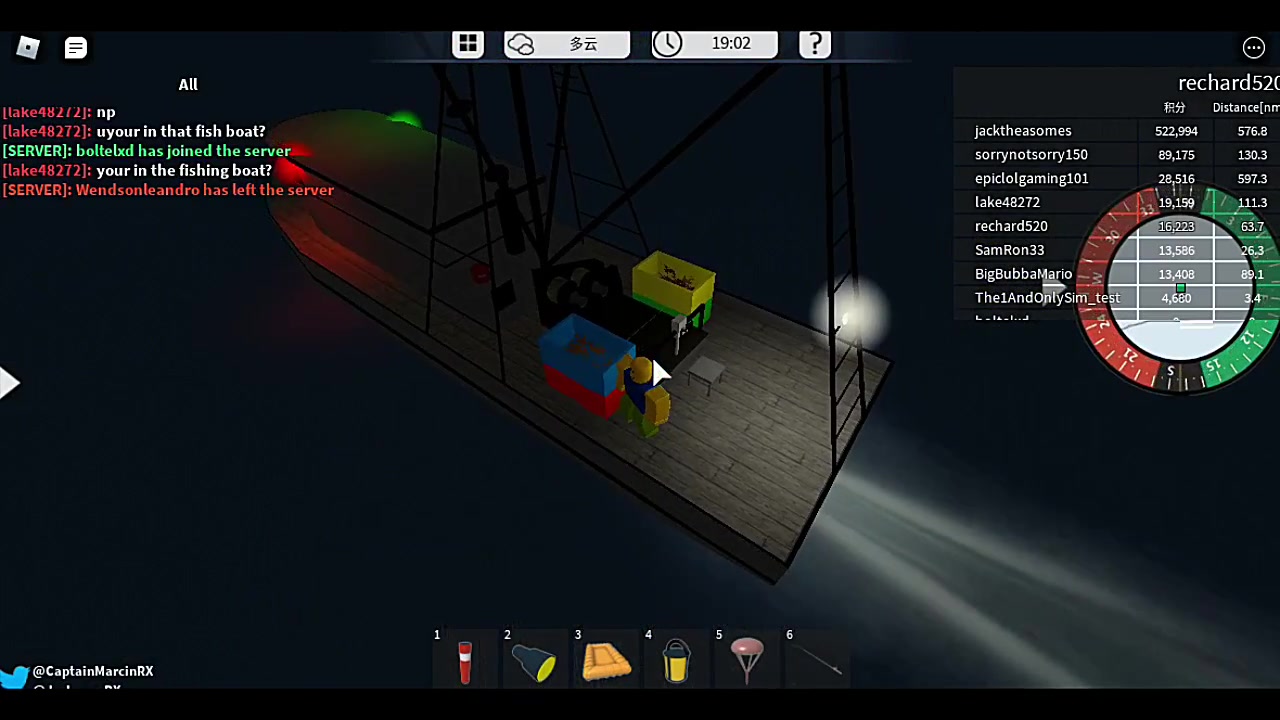The height and width of the screenshot is (720, 1280).
Task: Open the question mark help icon
Action: pos(814,43)
